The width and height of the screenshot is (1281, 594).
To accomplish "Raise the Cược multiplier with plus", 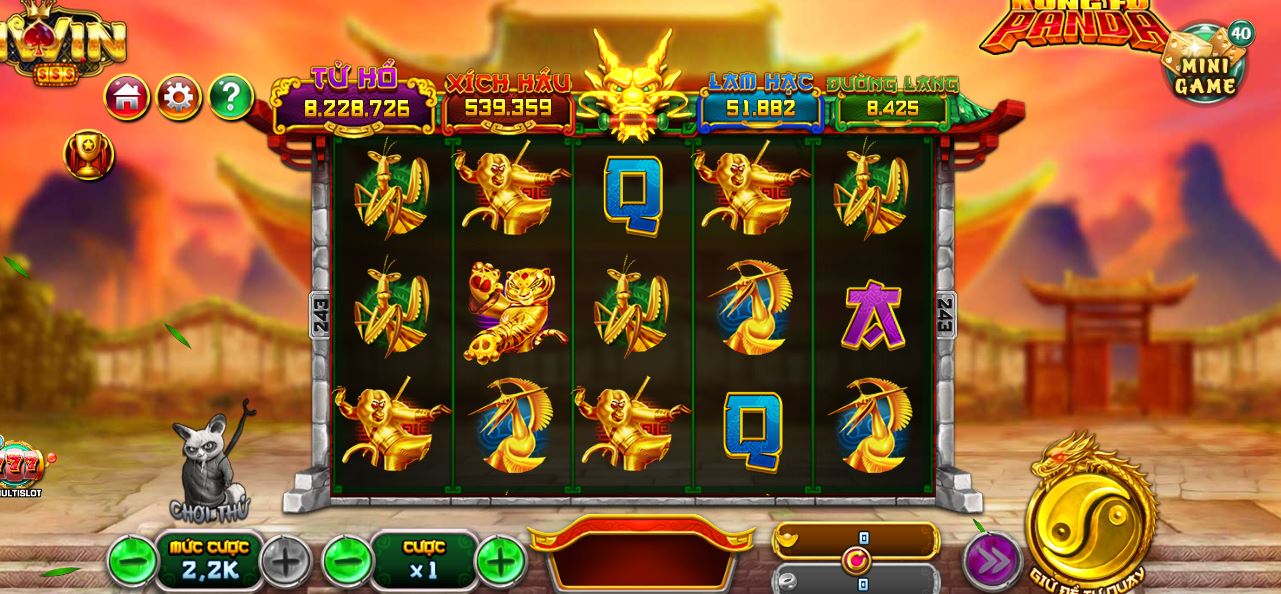I will tap(500, 561).
